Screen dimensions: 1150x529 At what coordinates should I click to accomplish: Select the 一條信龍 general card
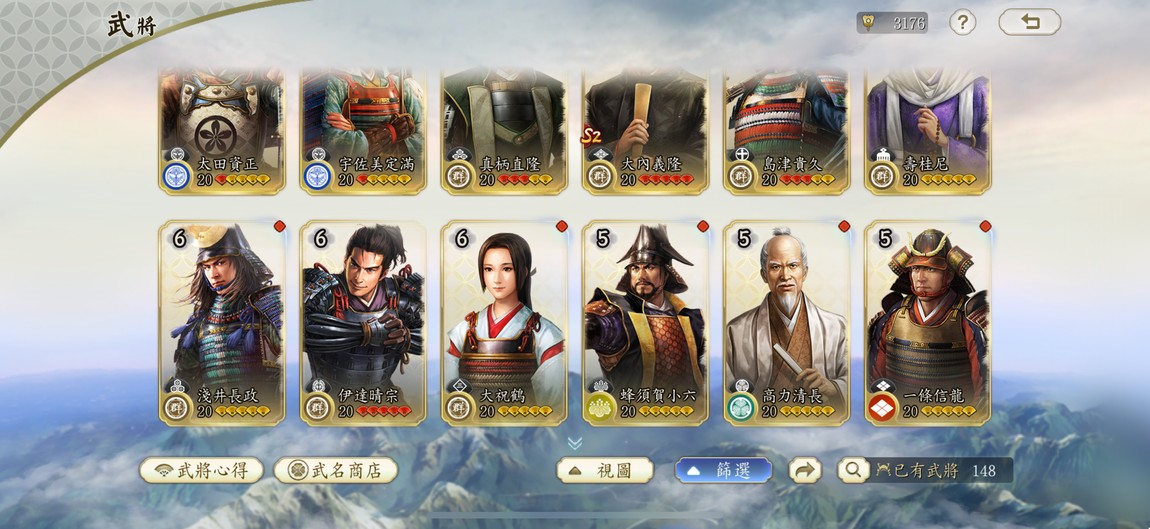pyautogui.click(x=927, y=322)
